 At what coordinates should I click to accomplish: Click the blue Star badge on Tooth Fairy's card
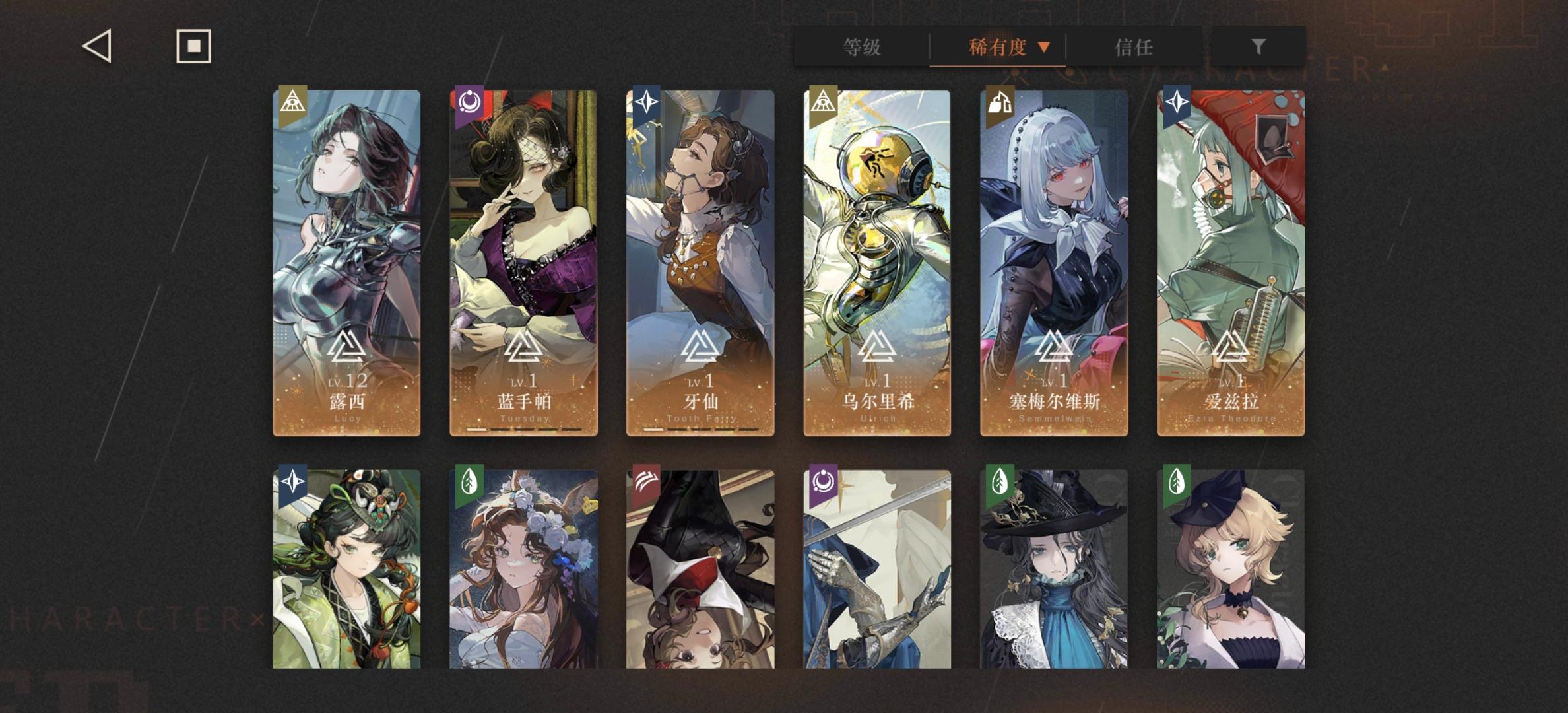click(x=647, y=102)
